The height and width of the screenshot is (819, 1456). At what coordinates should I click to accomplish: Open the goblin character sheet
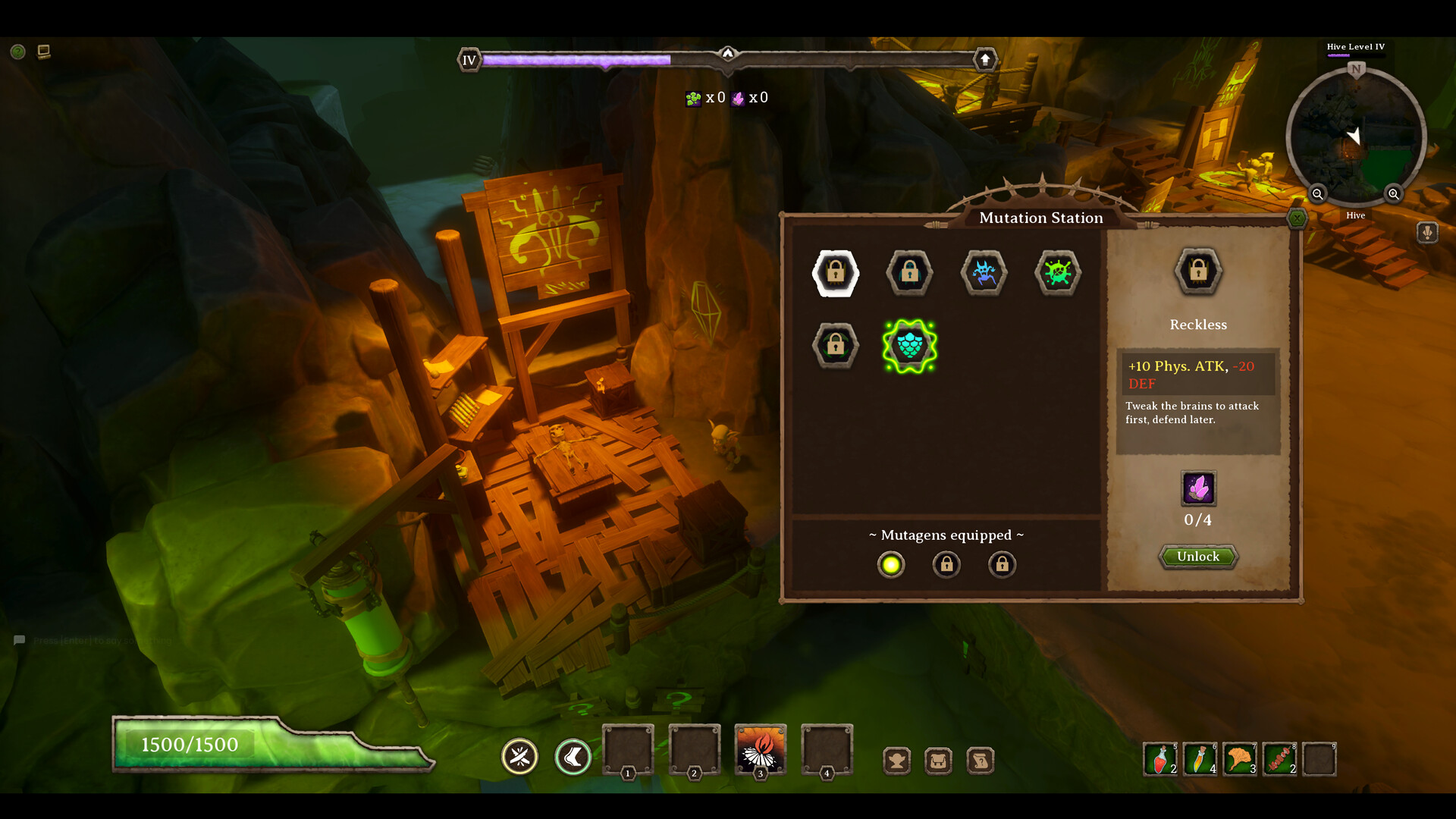(896, 760)
